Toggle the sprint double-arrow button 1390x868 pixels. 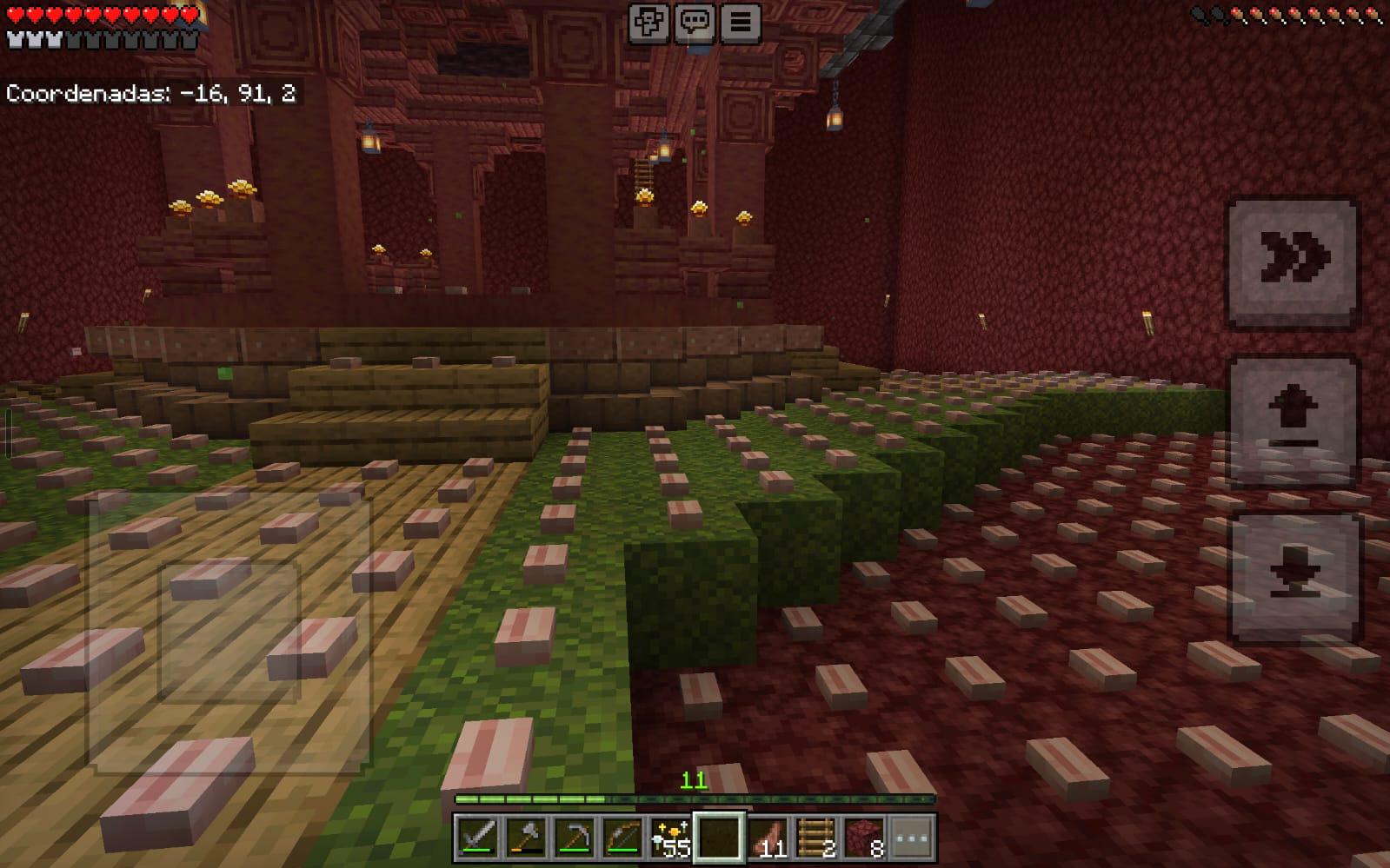click(x=1293, y=261)
